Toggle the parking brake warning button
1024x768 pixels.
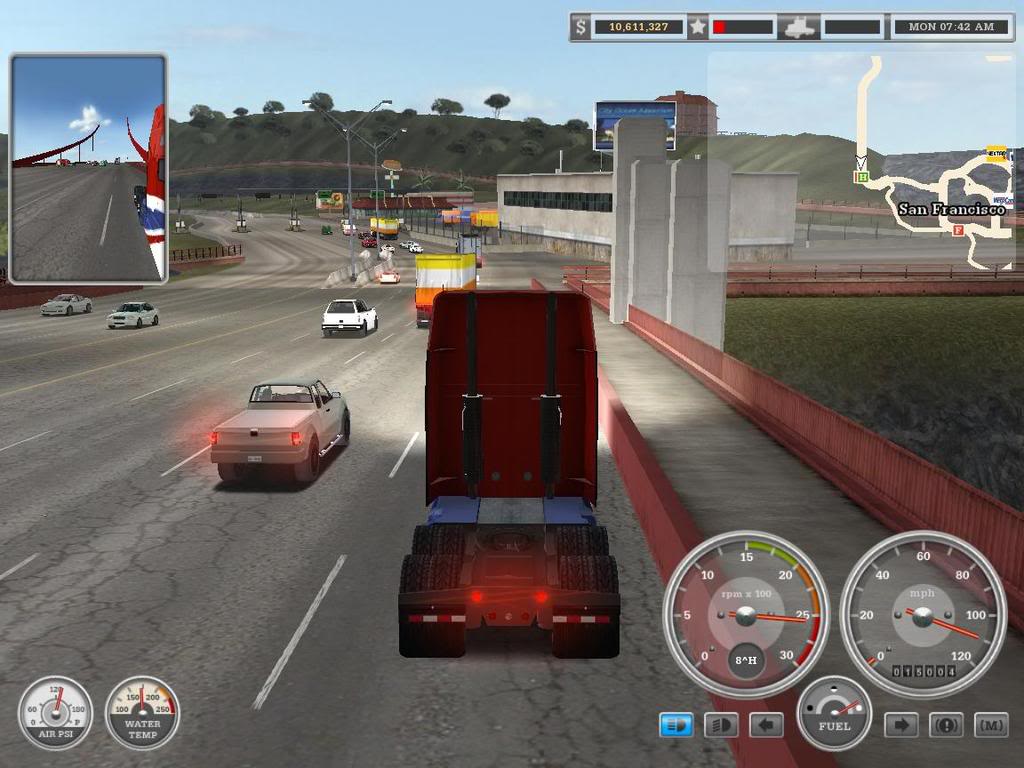tap(946, 724)
